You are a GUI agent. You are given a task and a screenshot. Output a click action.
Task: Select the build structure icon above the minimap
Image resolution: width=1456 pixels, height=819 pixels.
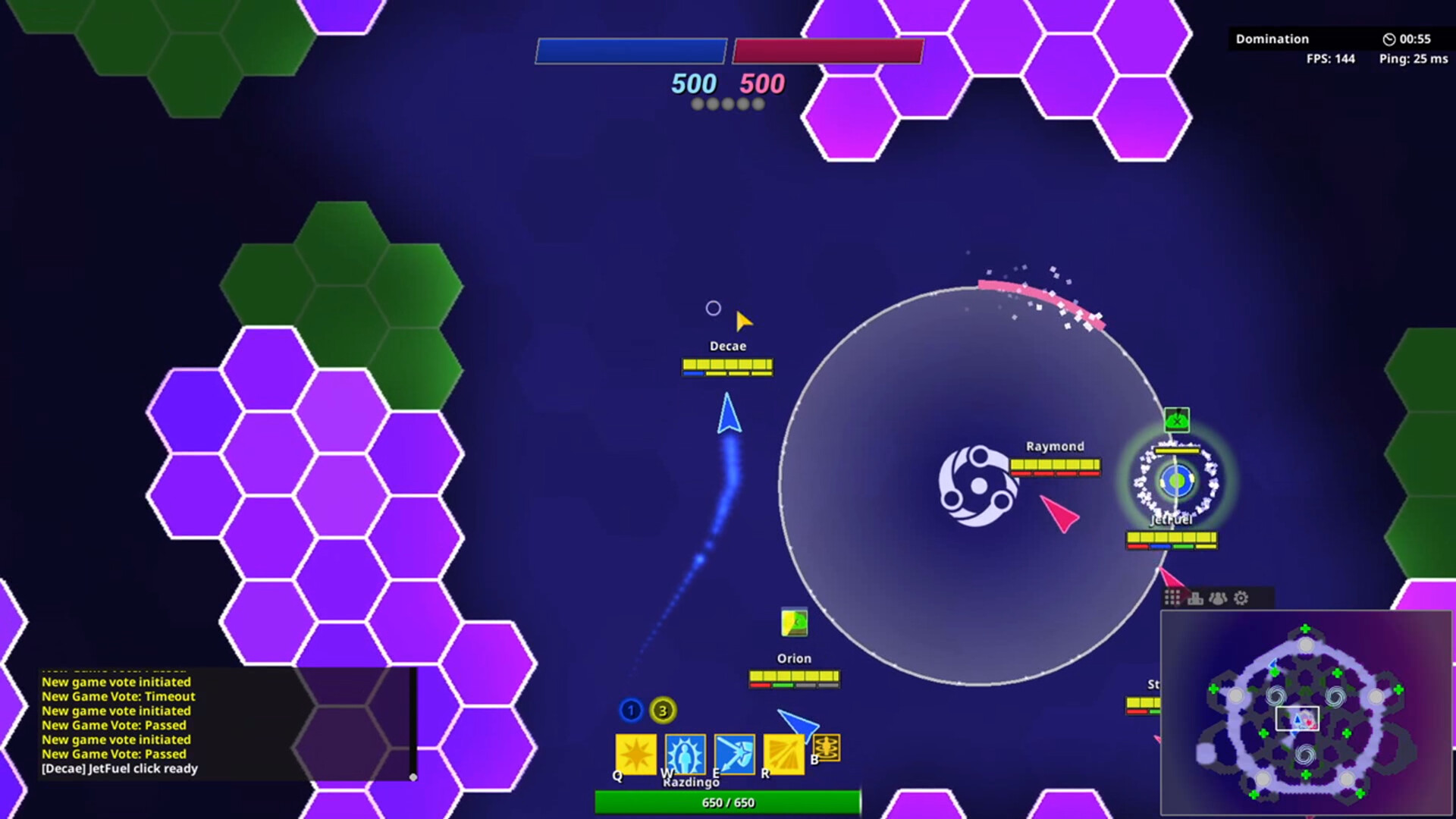coord(1196,598)
